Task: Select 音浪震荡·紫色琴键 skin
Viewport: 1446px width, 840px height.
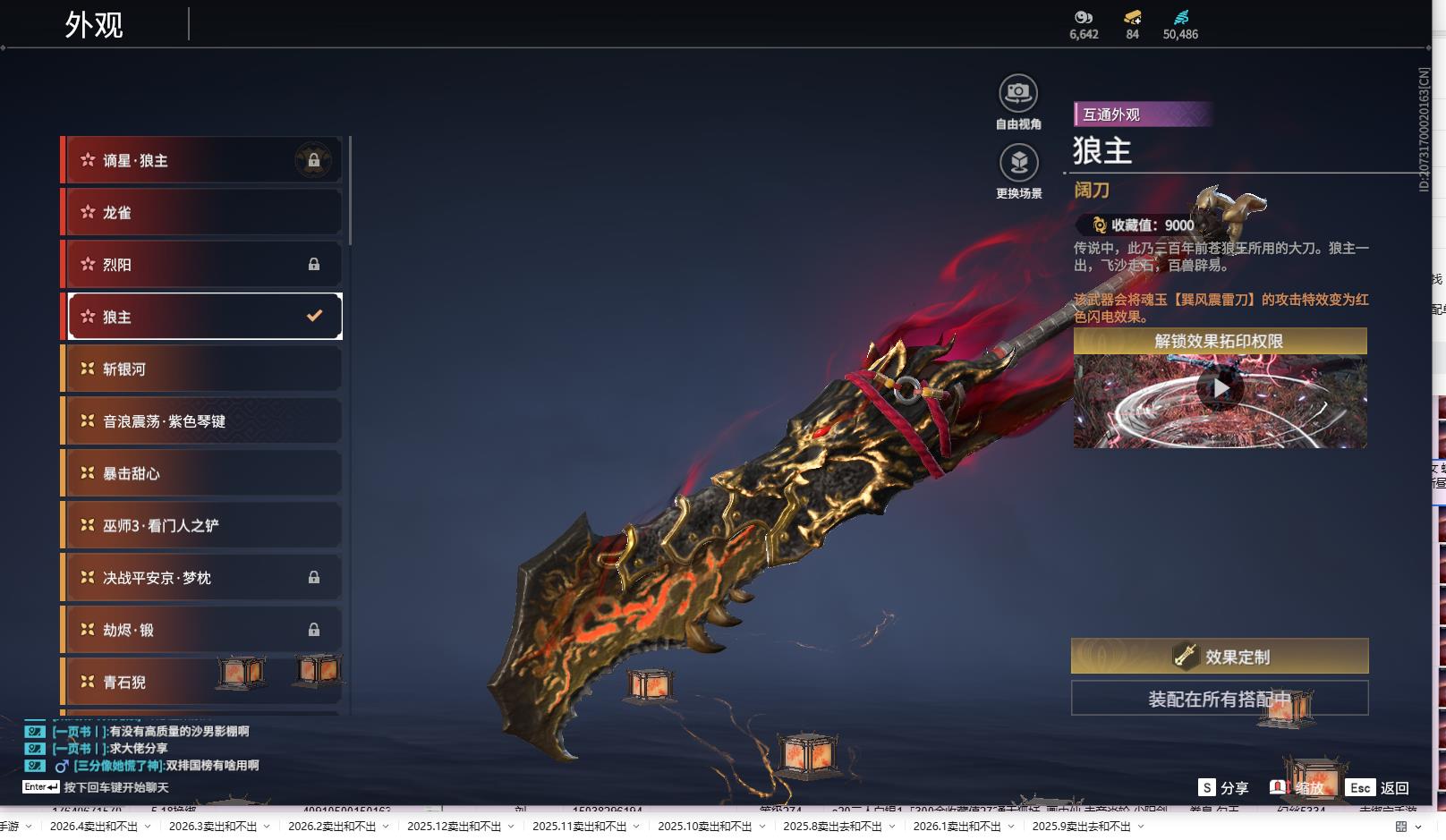Action: click(202, 420)
